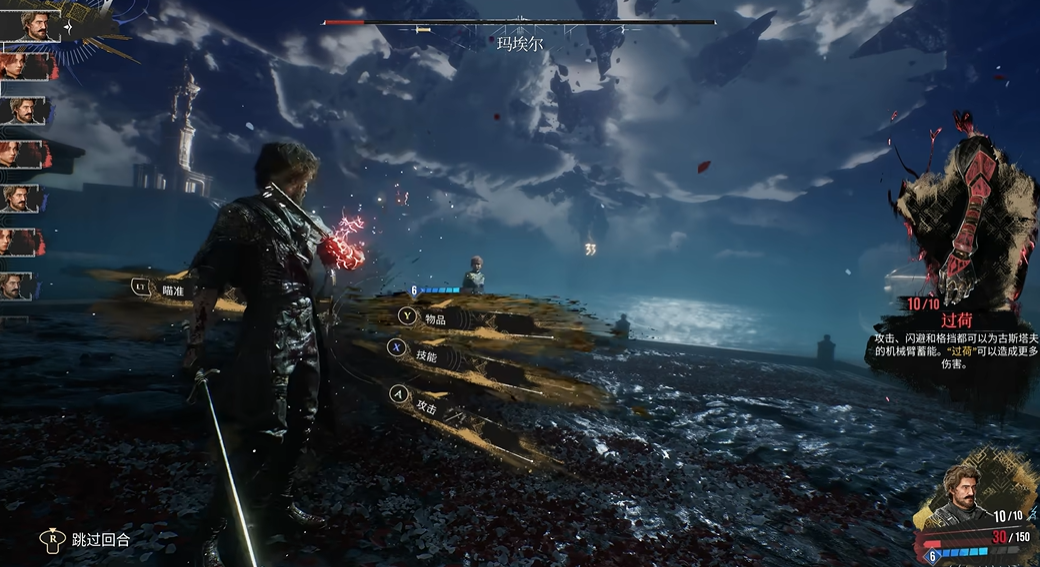The width and height of the screenshot is (1040, 567).
Task: Click the current-turn portrait heading the turn order
Action: 29,25
